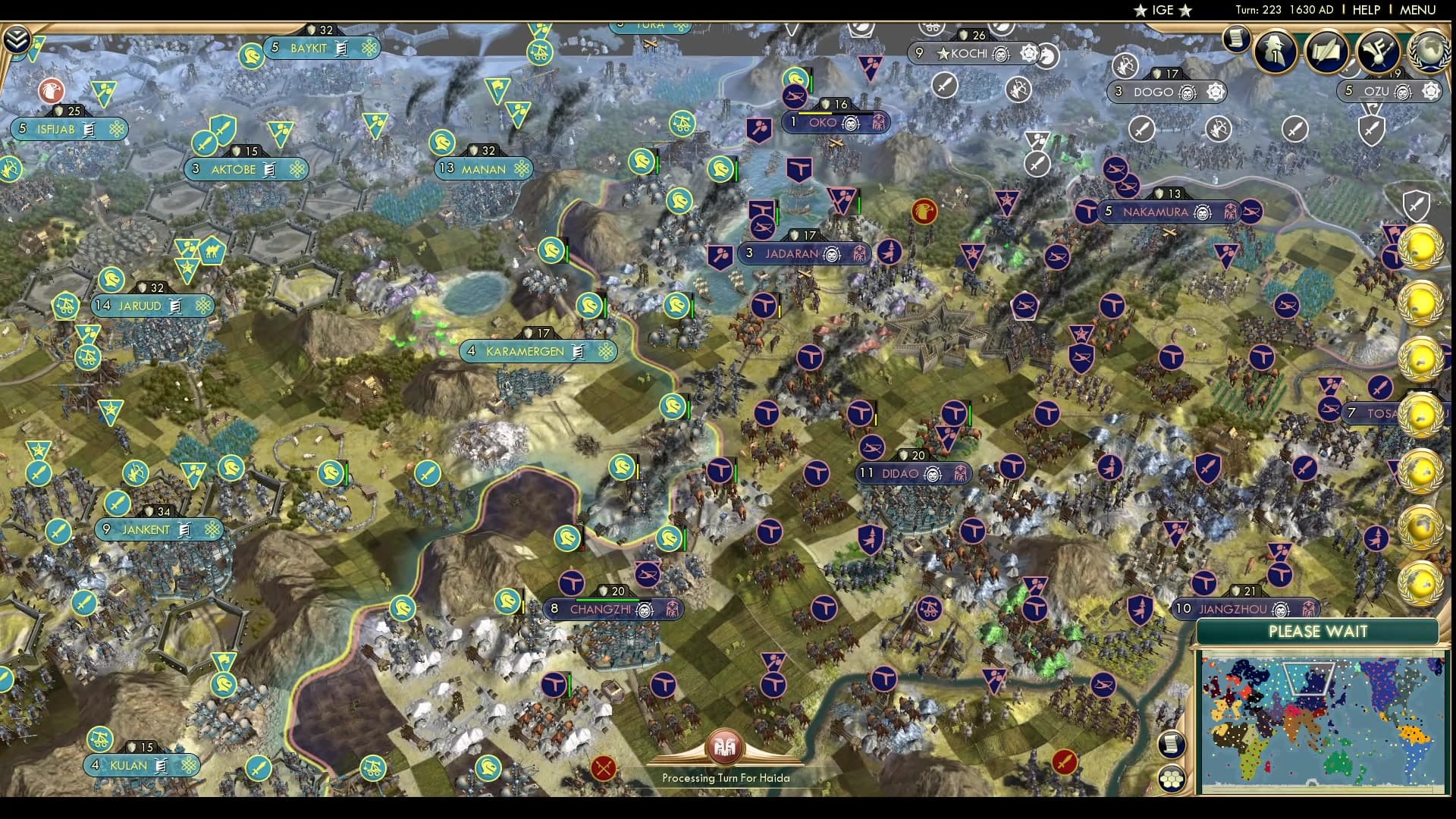Open the HELP link in the top bar
The width and height of the screenshot is (1456, 819).
point(1366,10)
